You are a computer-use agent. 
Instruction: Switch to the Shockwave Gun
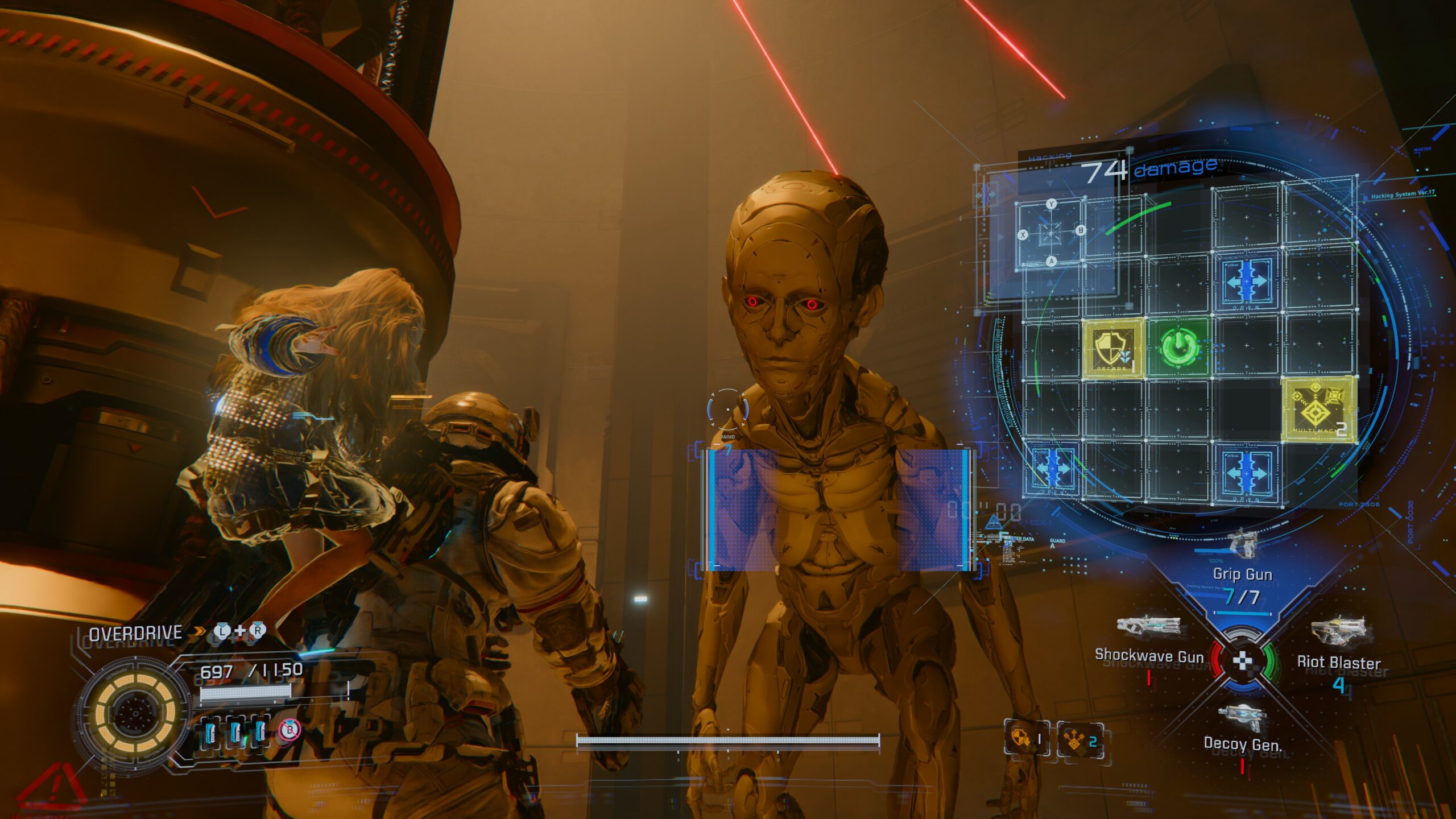click(x=1149, y=654)
